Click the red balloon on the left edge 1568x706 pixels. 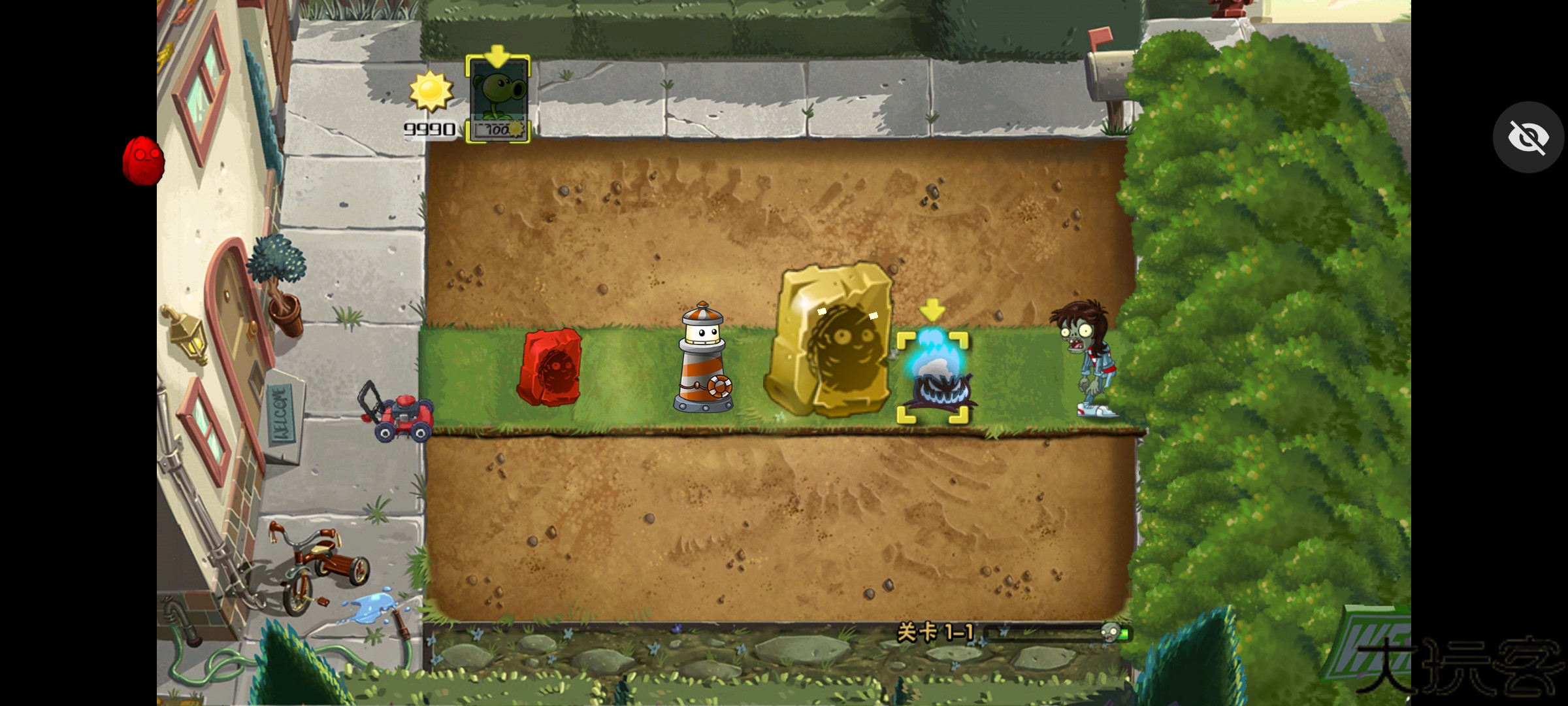coord(142,161)
